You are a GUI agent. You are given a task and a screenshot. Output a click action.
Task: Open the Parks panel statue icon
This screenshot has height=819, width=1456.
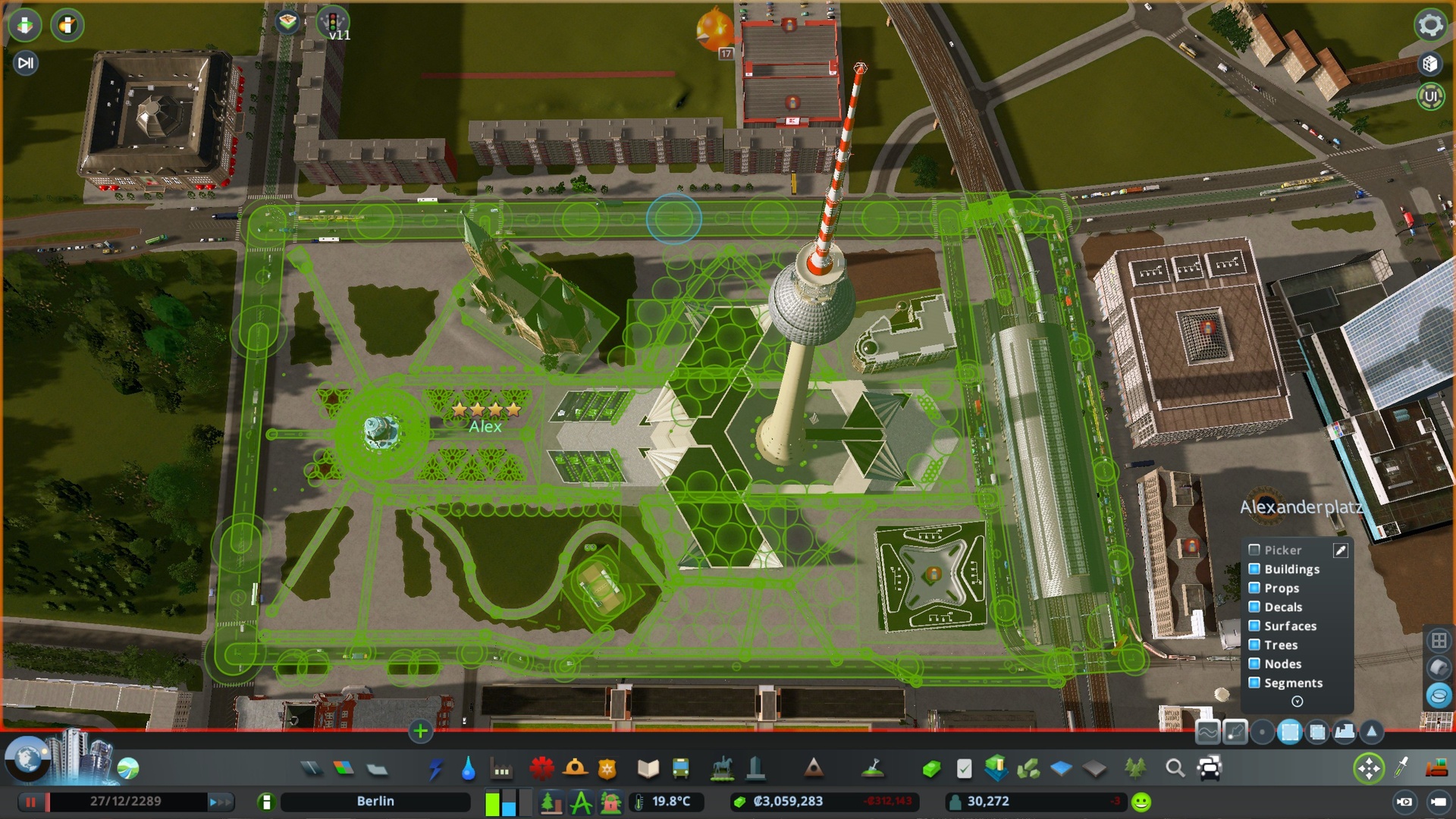tap(722, 767)
